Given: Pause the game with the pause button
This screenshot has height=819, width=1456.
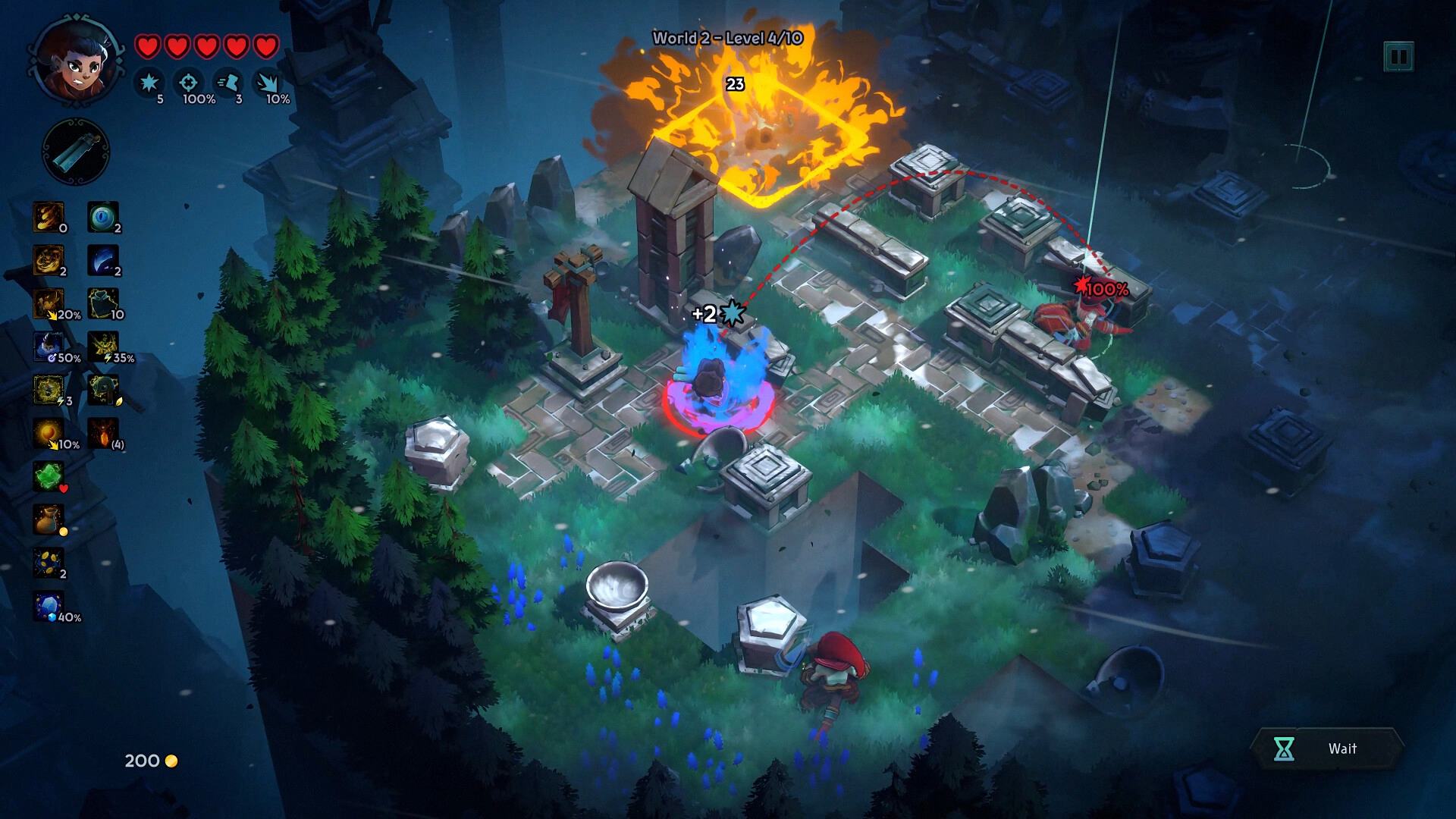Looking at the screenshot, I should pos(1398,57).
